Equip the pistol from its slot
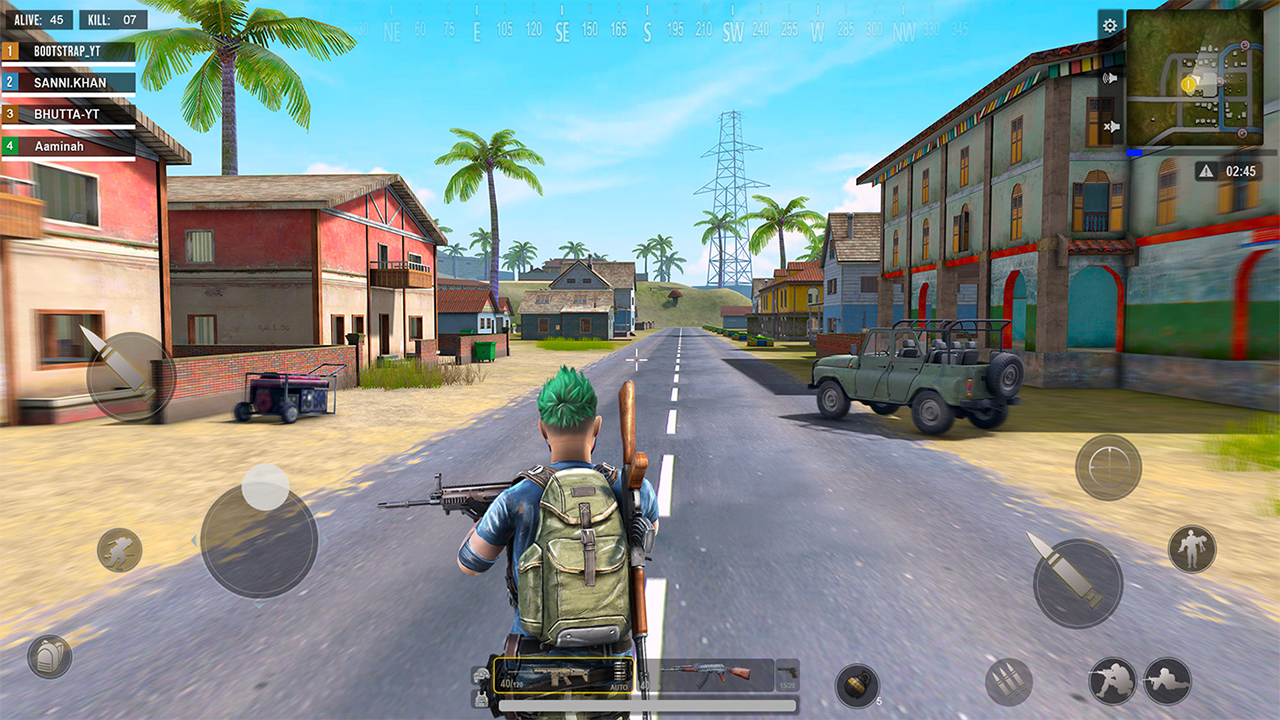Viewport: 1280px width, 720px height. [787, 675]
